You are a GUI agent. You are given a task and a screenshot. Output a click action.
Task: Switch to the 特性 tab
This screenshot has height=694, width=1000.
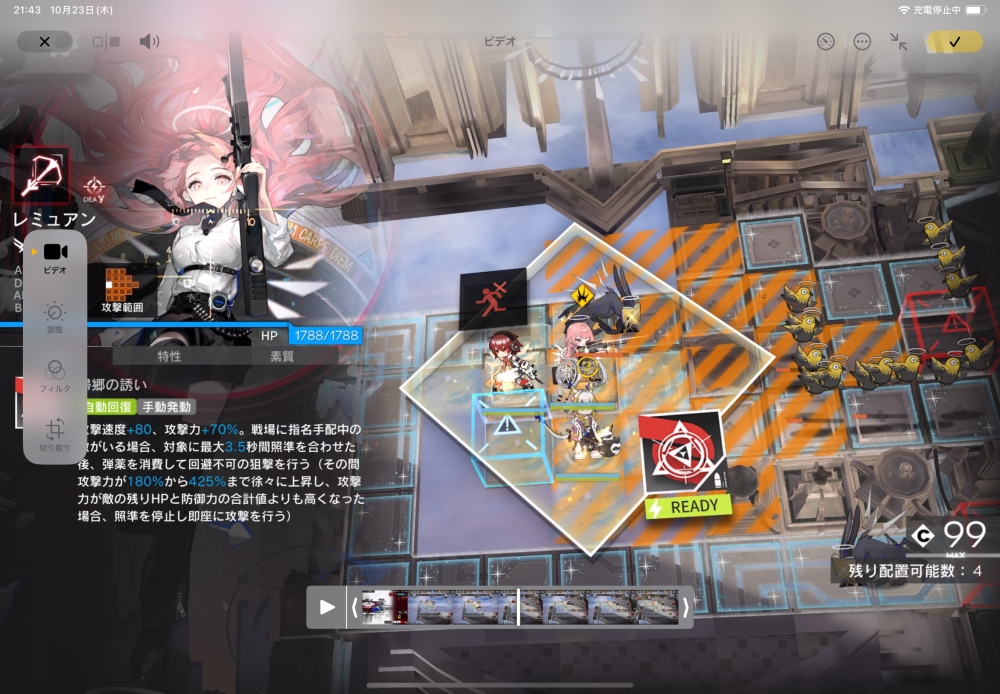(169, 356)
